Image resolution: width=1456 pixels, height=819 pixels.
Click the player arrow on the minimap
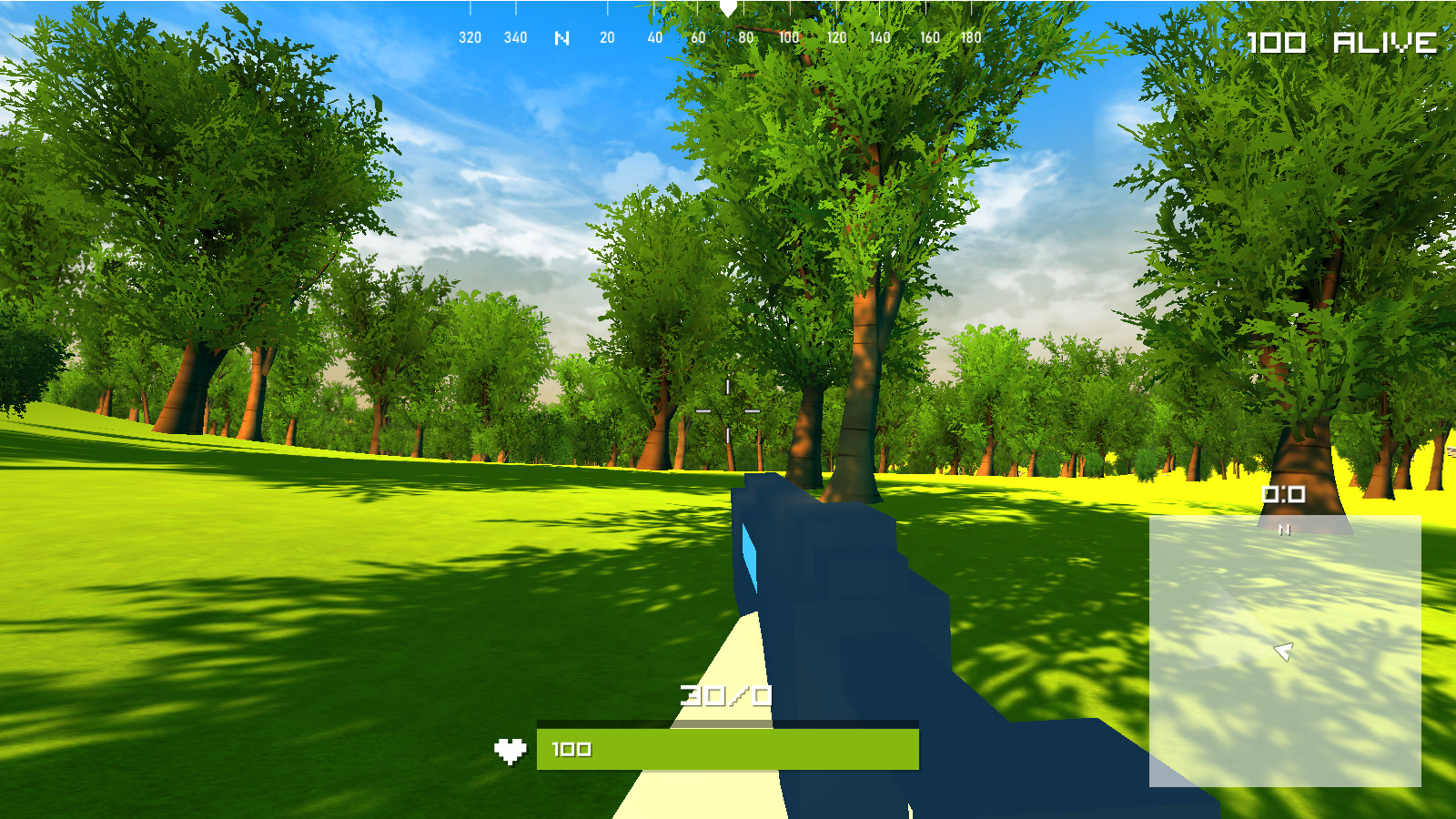[x=1285, y=650]
